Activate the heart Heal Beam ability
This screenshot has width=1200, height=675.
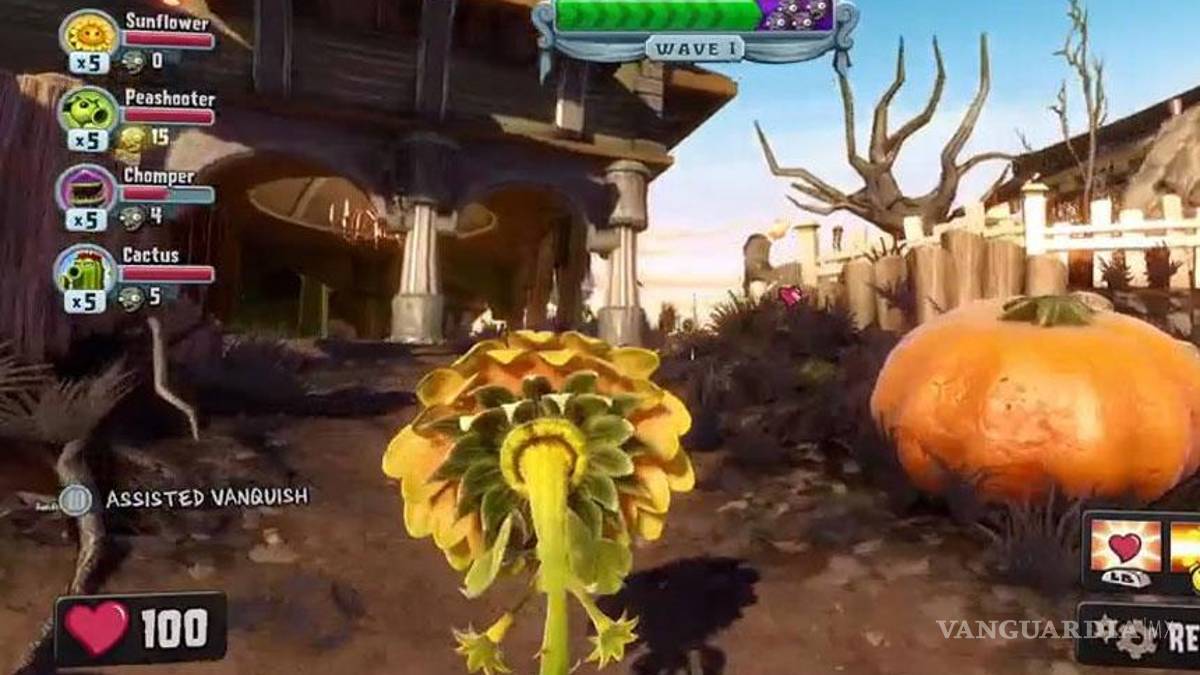click(1126, 546)
